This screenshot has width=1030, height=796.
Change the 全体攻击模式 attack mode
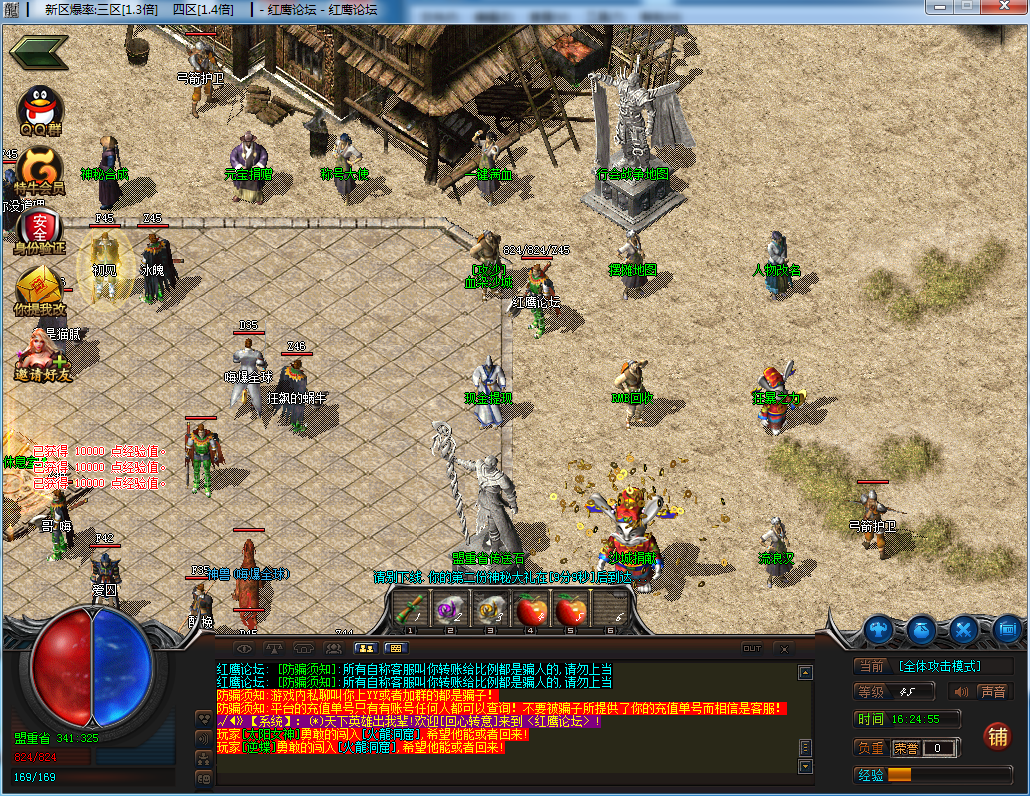[x=939, y=666]
